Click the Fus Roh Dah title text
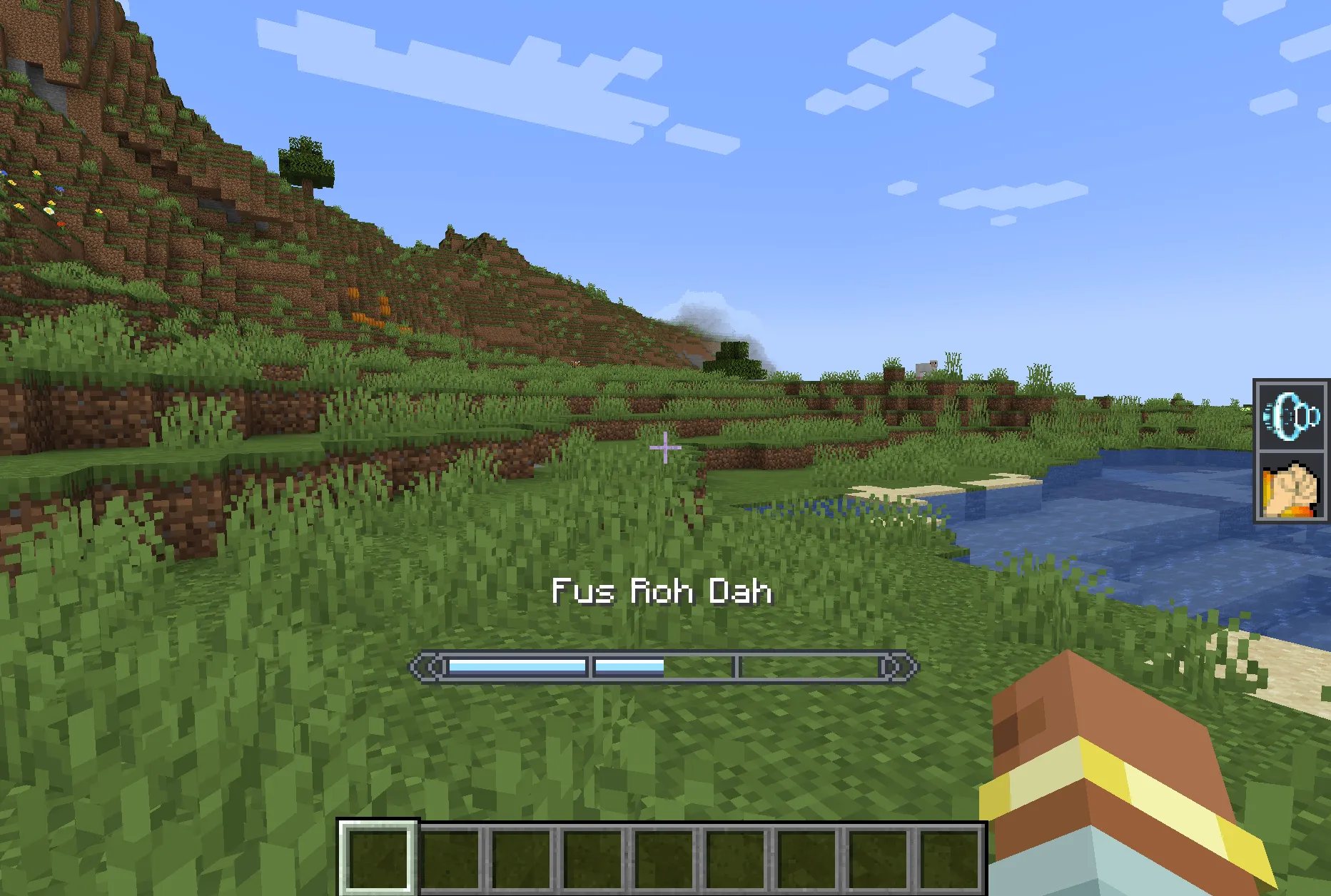The width and height of the screenshot is (1331, 896). tap(664, 591)
